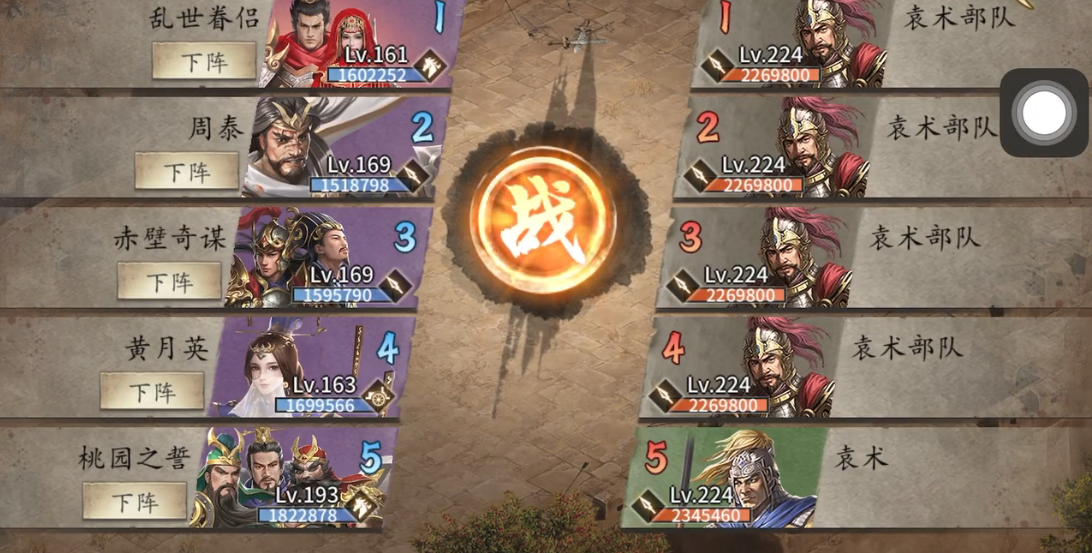Remove 桃园之誓 from slot five via 下阵
Image resolution: width=1092 pixels, height=553 pixels.
(135, 500)
